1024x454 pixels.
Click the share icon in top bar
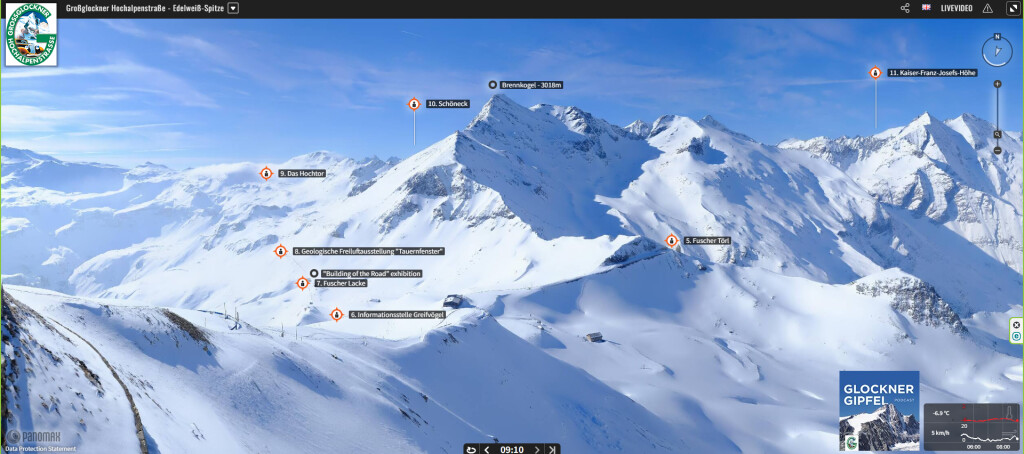click(x=905, y=8)
